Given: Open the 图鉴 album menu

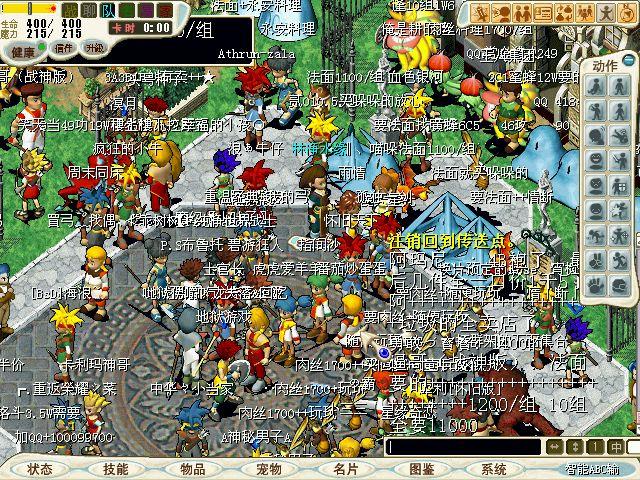Looking at the screenshot, I should (422, 469).
